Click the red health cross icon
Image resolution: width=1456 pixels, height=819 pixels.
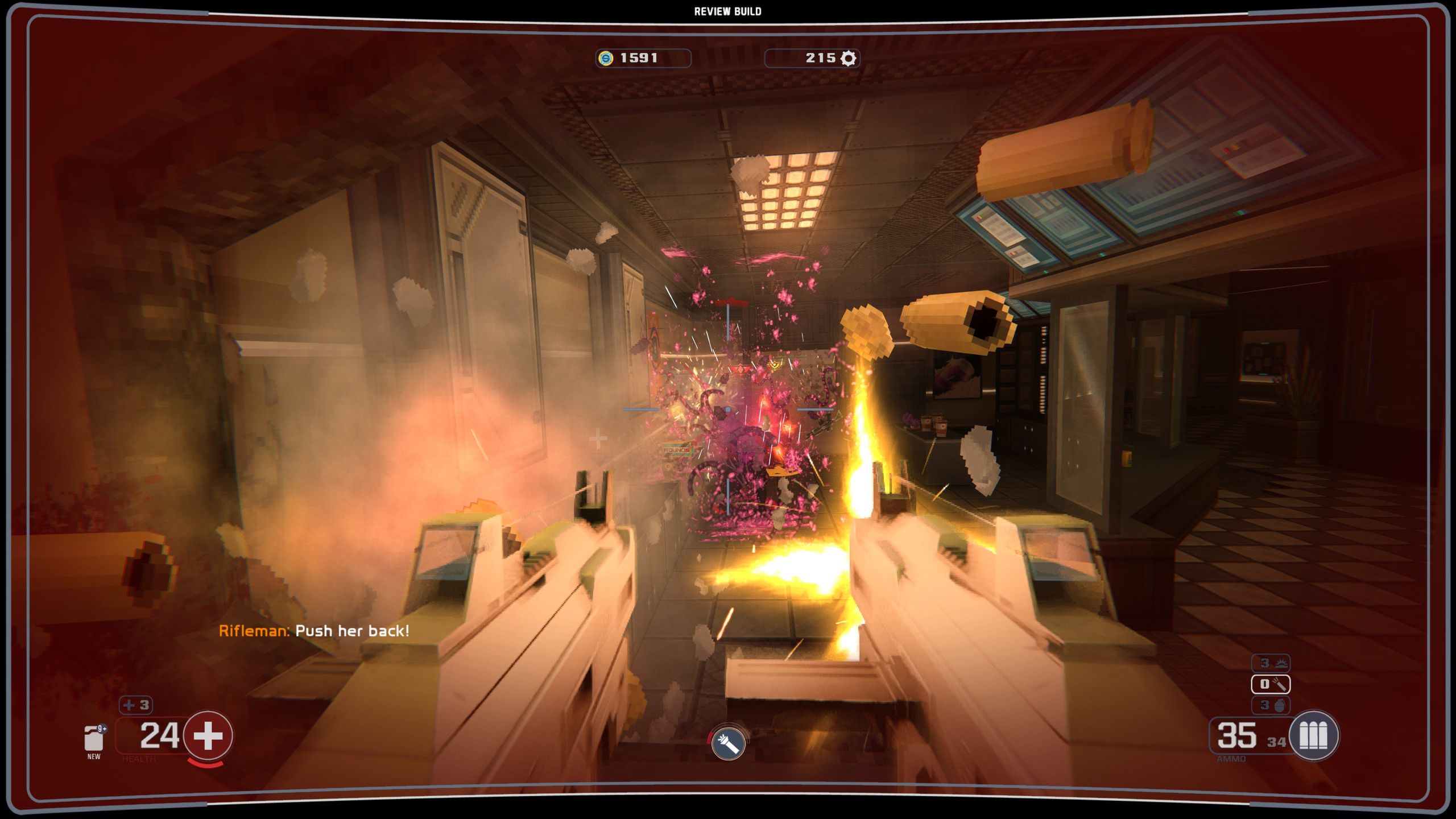[208, 736]
